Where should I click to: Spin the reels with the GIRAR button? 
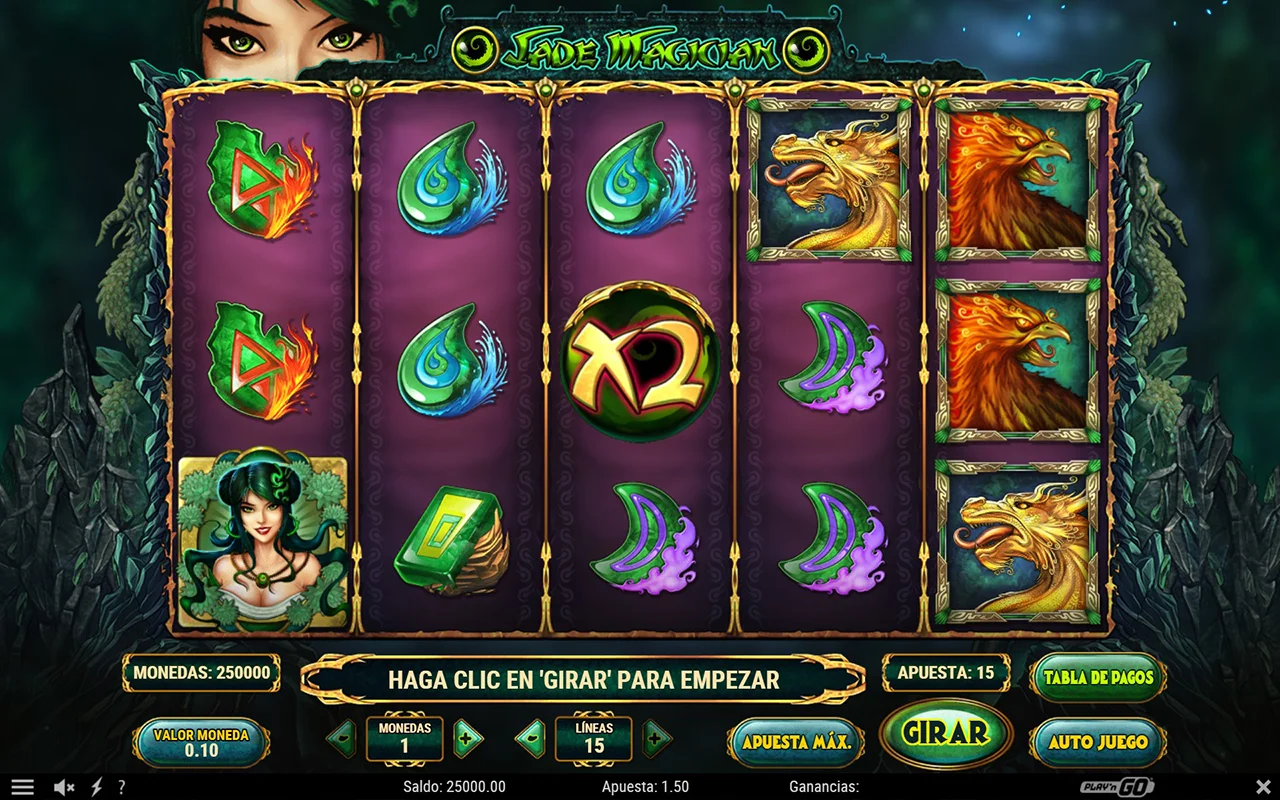[x=945, y=733]
